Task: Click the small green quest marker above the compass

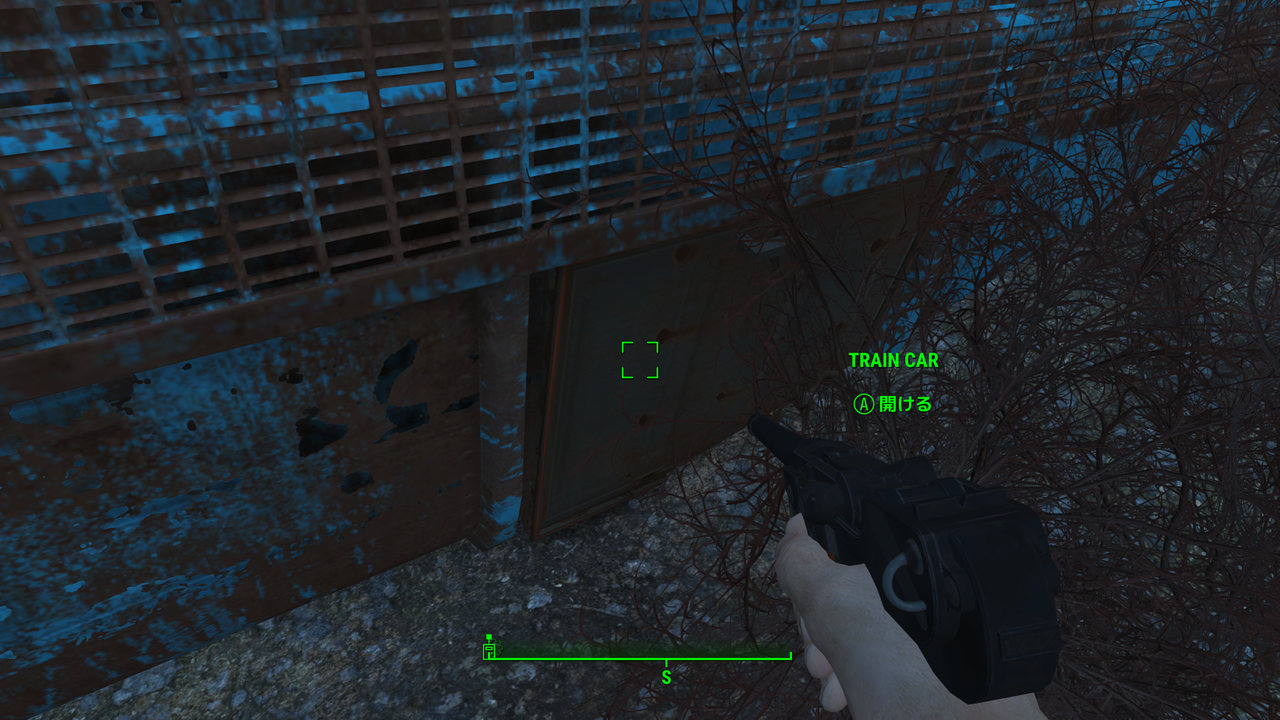Action: 490,636
